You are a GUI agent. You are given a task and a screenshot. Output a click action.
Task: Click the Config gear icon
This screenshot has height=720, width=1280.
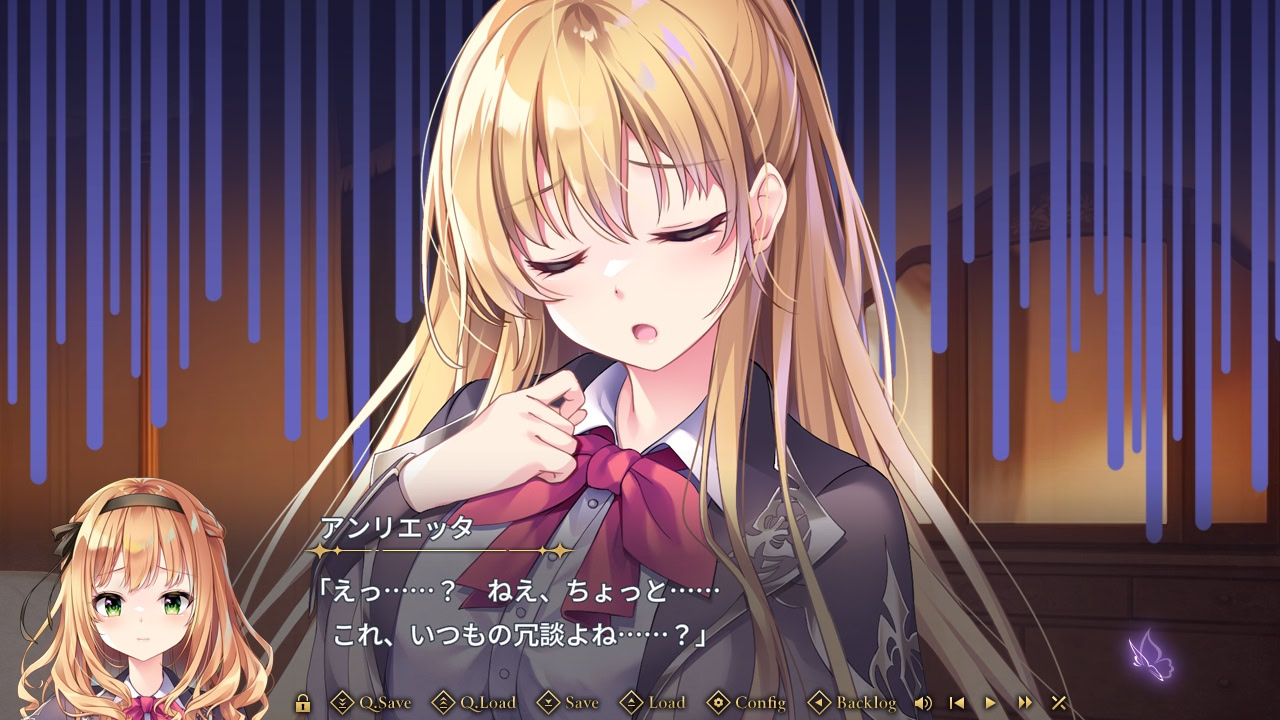point(719,703)
